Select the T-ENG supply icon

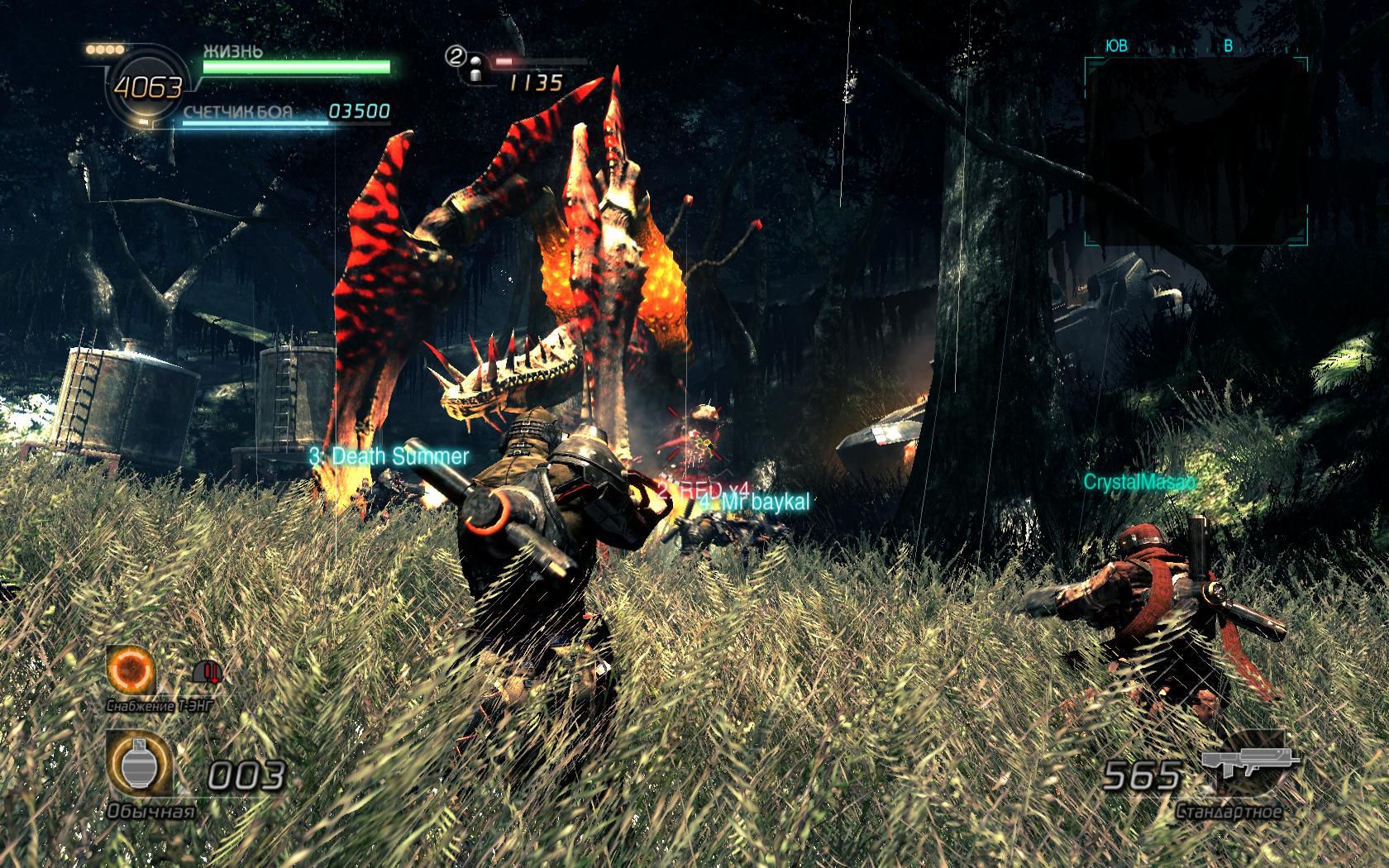tap(132, 669)
